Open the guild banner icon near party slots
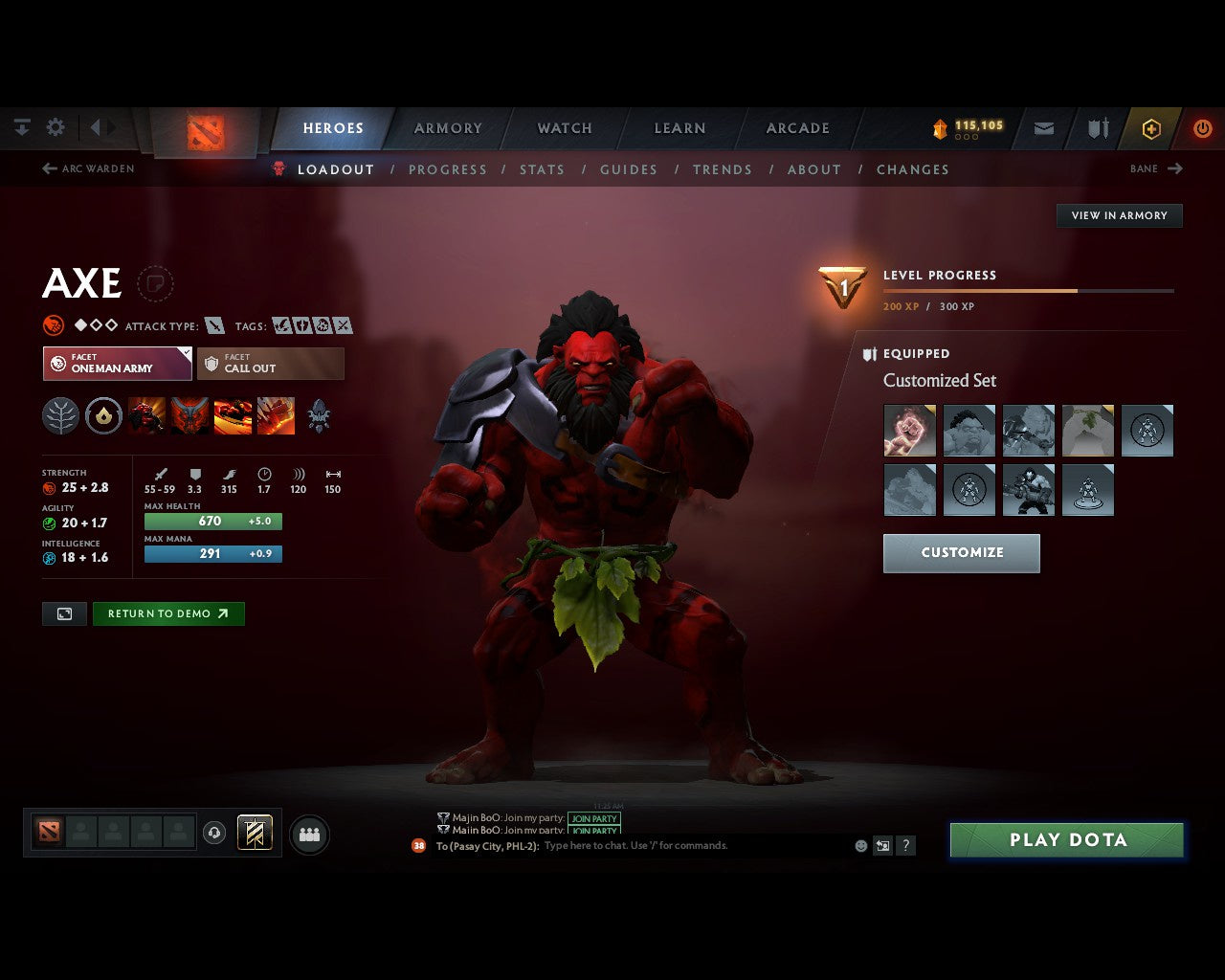 [x=254, y=833]
